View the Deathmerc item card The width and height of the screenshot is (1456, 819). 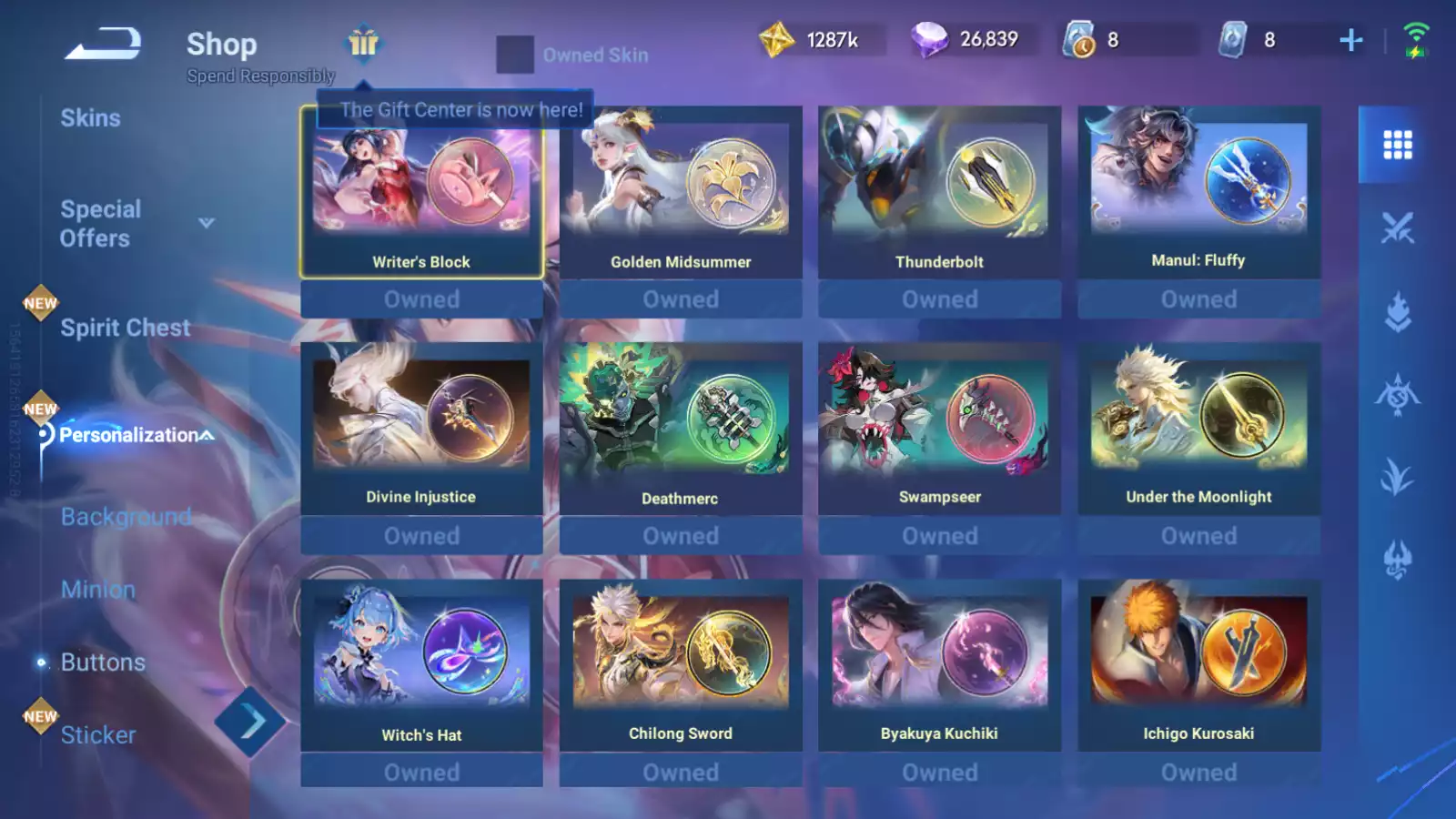(x=681, y=430)
